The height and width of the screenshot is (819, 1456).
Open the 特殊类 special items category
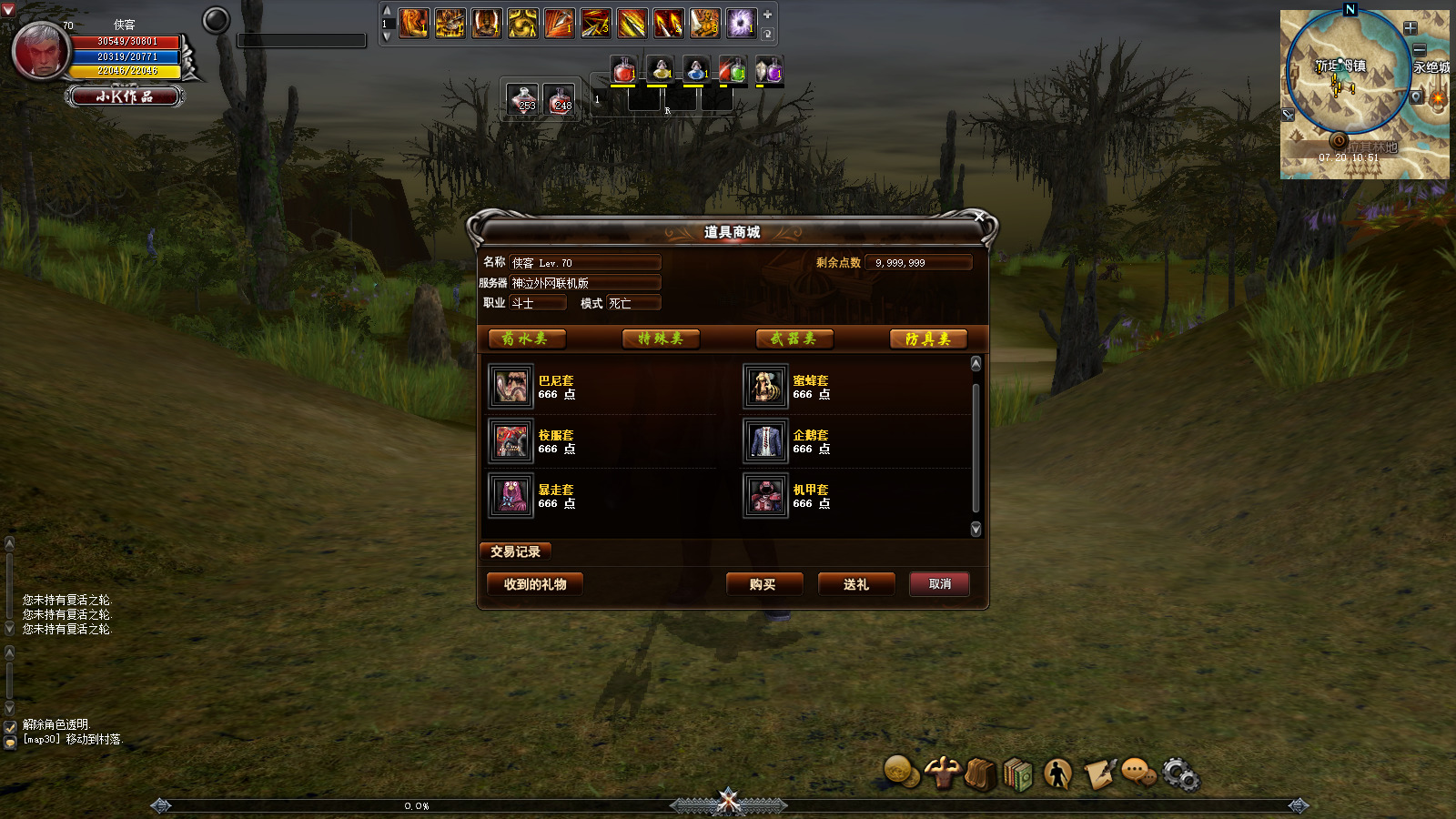click(661, 339)
